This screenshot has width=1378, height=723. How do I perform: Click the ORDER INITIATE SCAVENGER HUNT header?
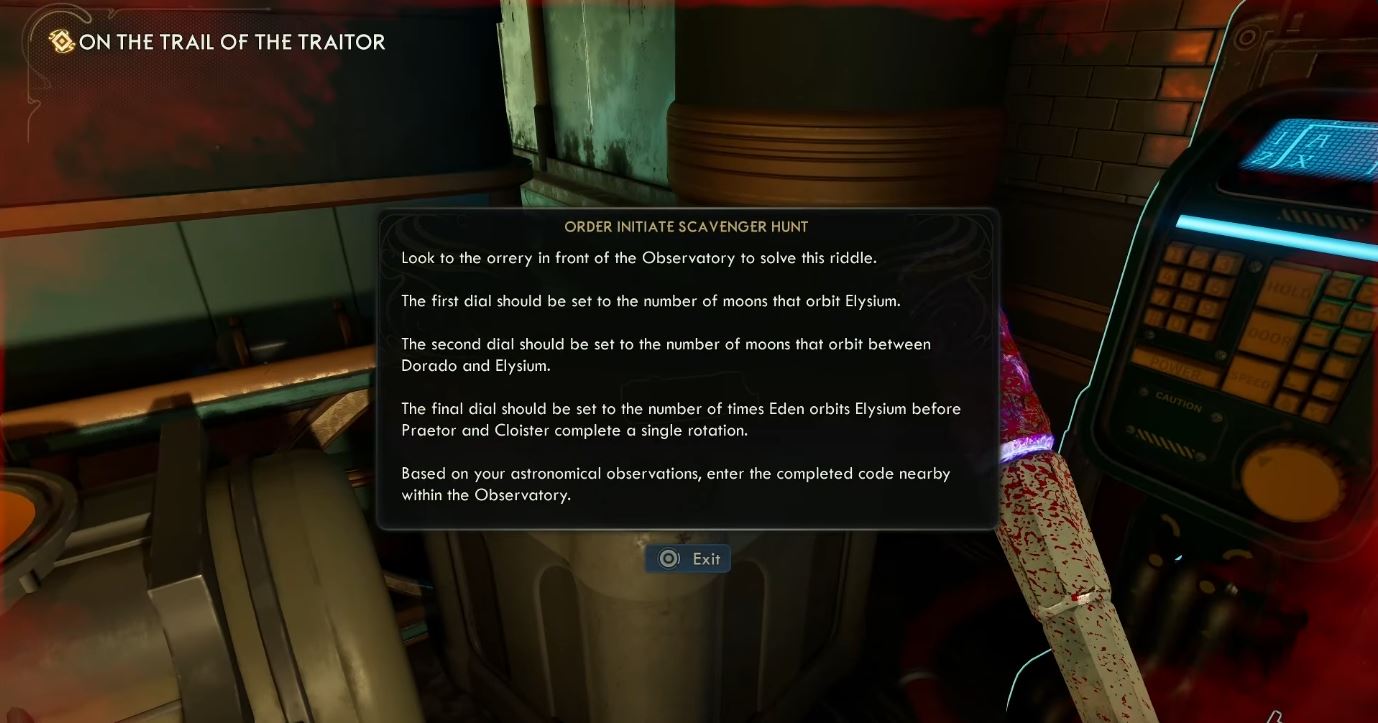pos(687,227)
